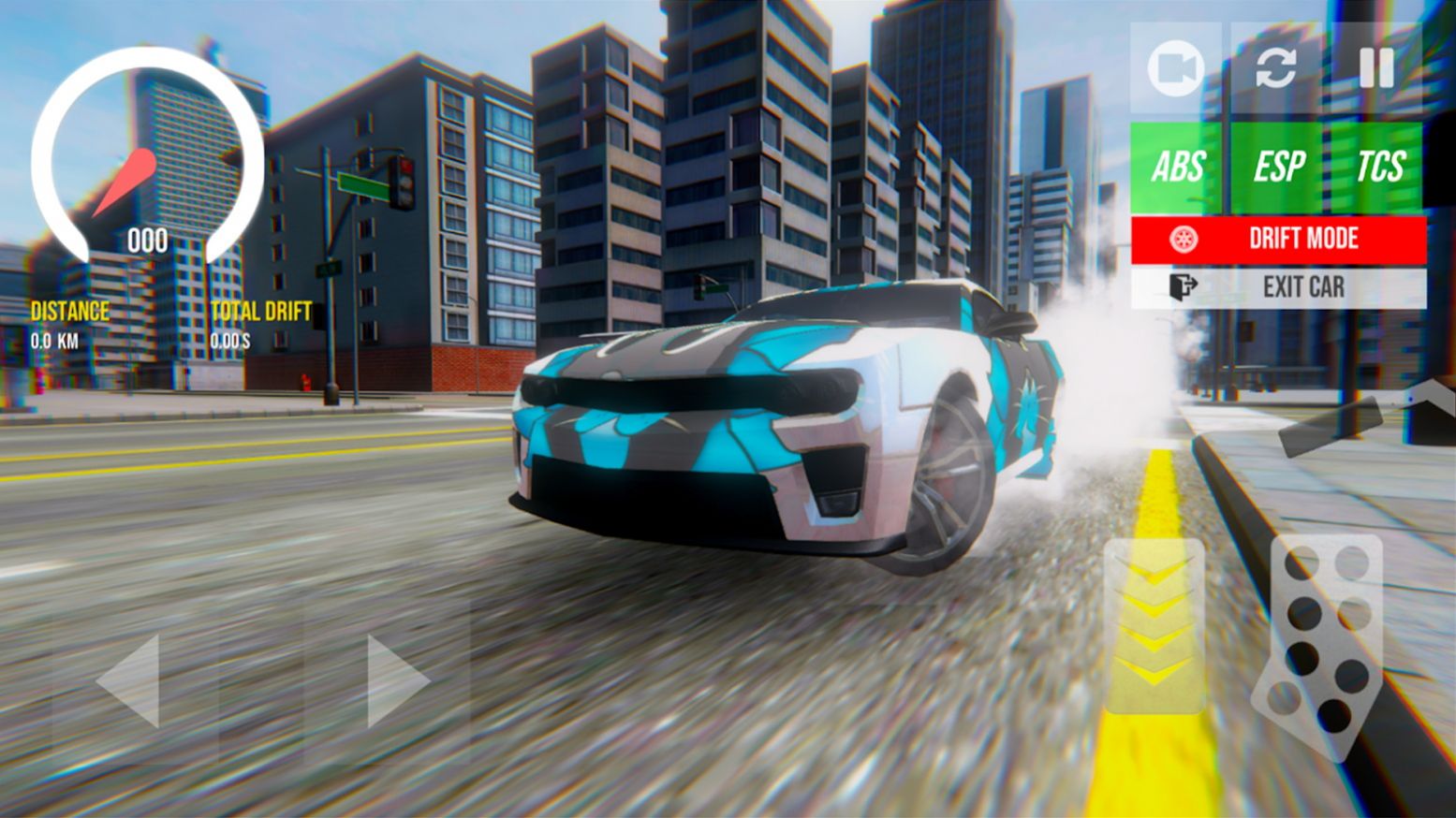This screenshot has width=1456, height=818.
Task: Hit the yellow brake pedal
Action: pyautogui.click(x=1155, y=625)
